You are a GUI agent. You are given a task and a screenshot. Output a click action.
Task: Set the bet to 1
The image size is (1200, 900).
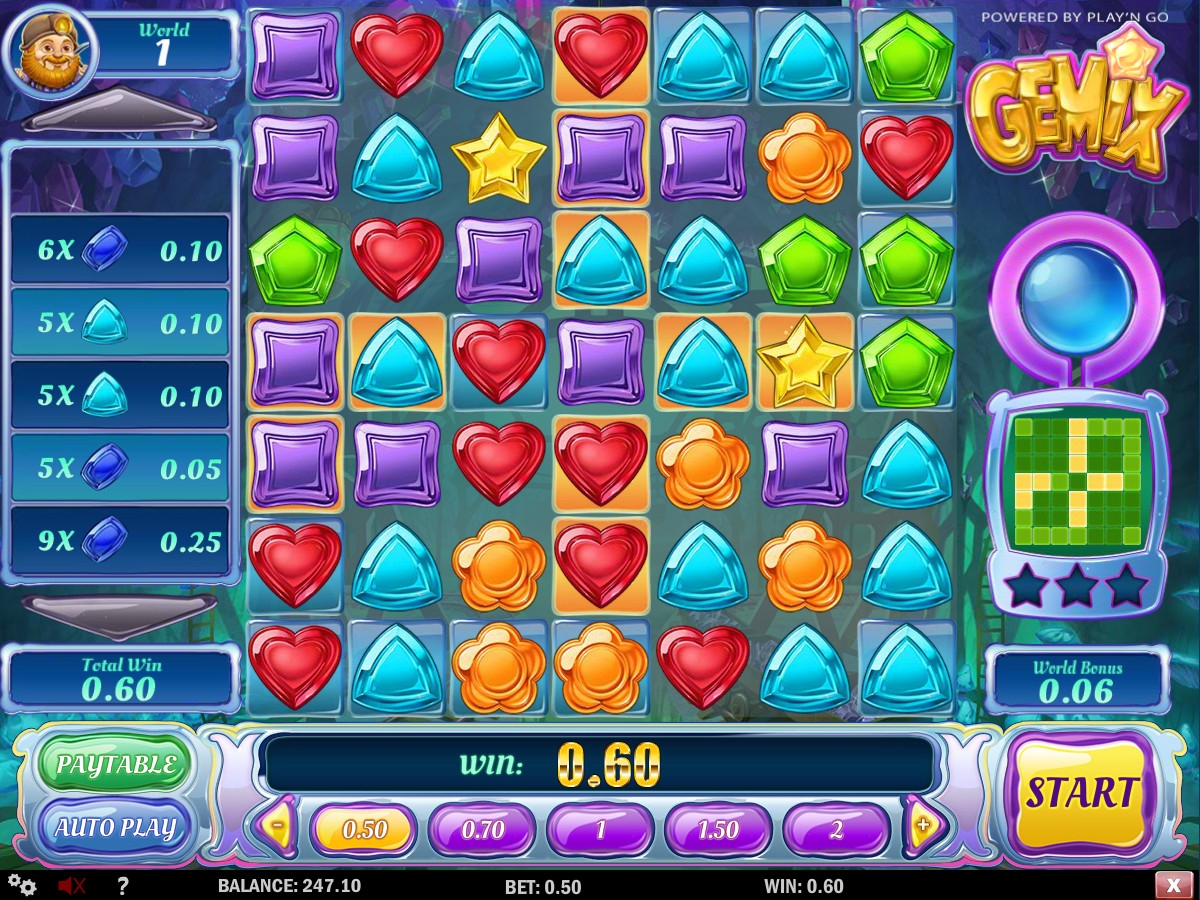[600, 829]
